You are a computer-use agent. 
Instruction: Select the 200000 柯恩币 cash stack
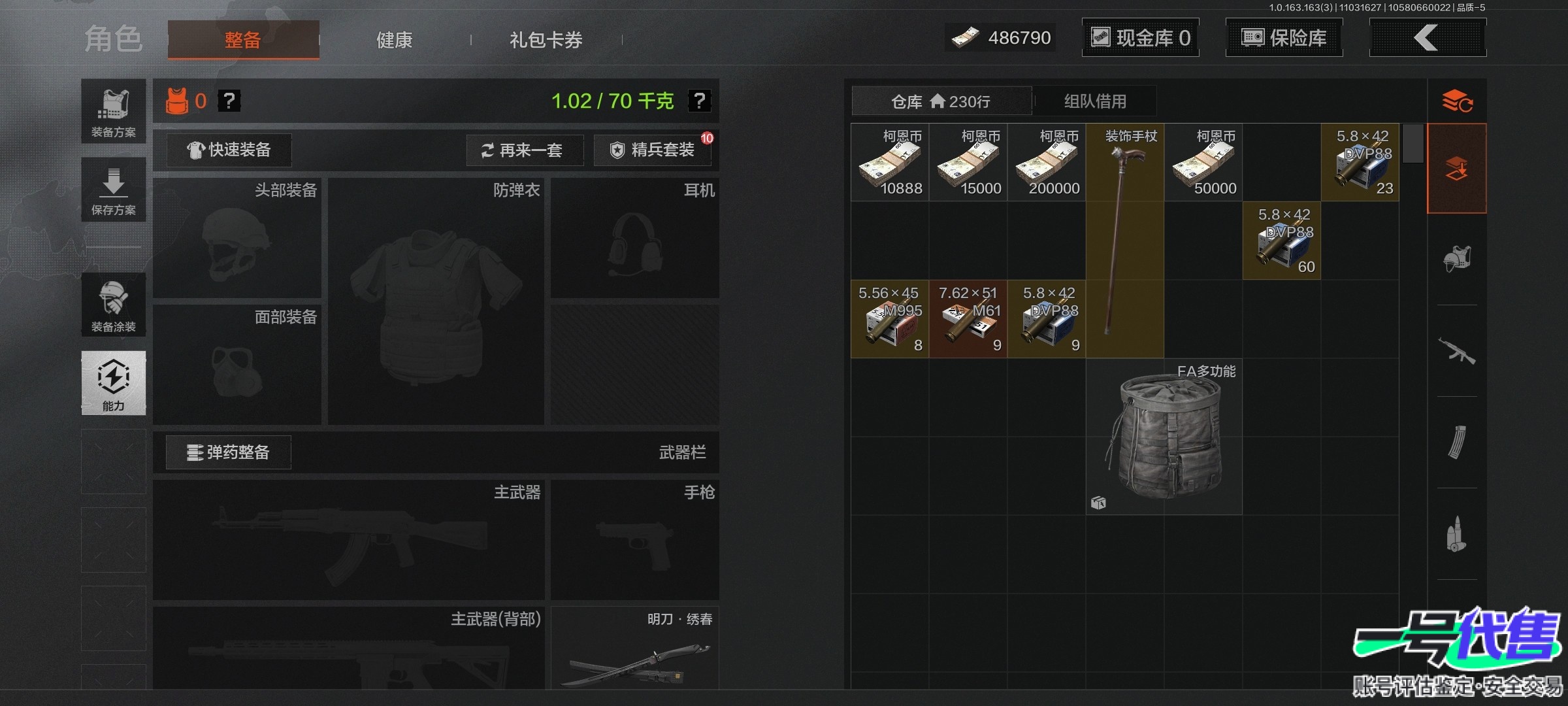pyautogui.click(x=1047, y=163)
